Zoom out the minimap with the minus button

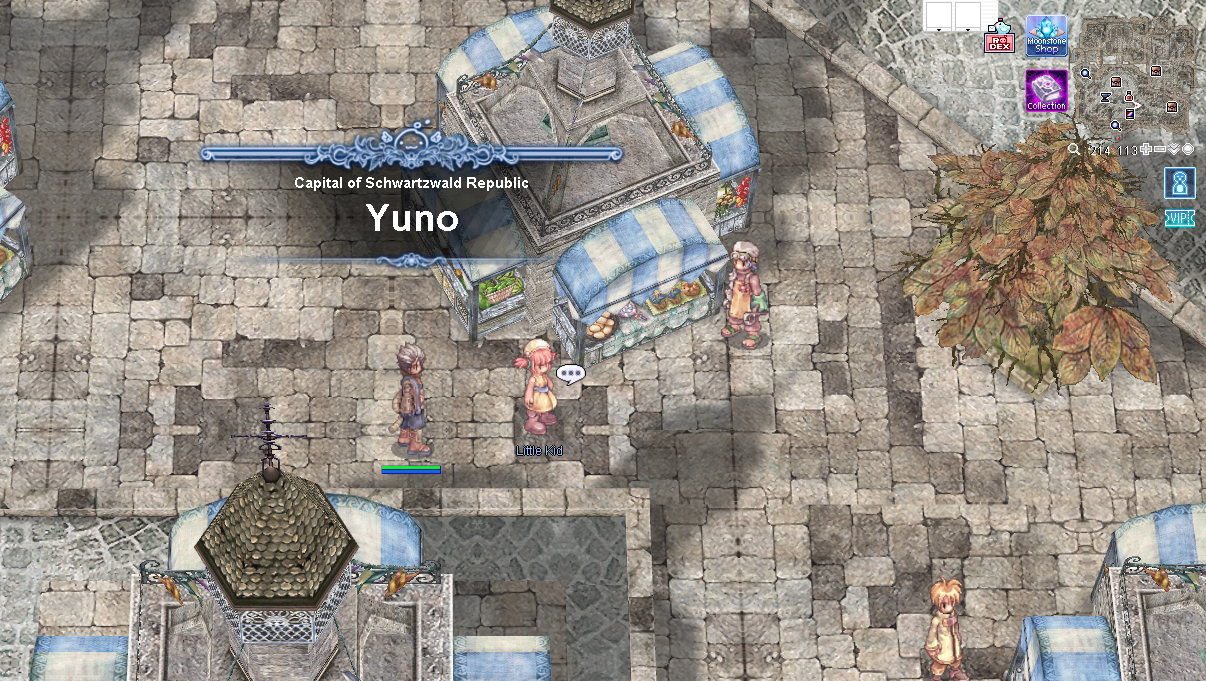coord(1160,149)
